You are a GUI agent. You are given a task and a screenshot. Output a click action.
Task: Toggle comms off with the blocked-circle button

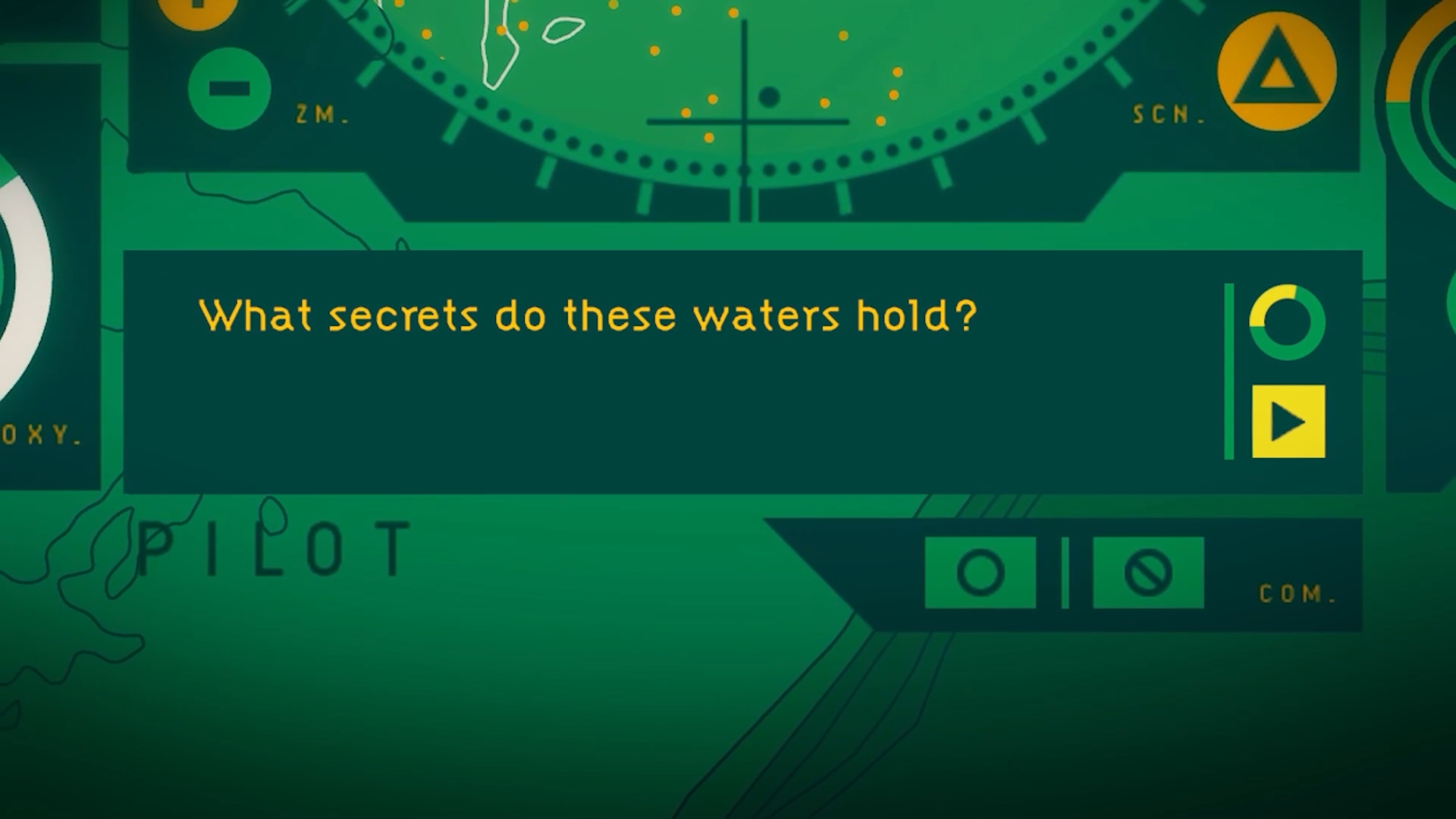[x=1147, y=573]
